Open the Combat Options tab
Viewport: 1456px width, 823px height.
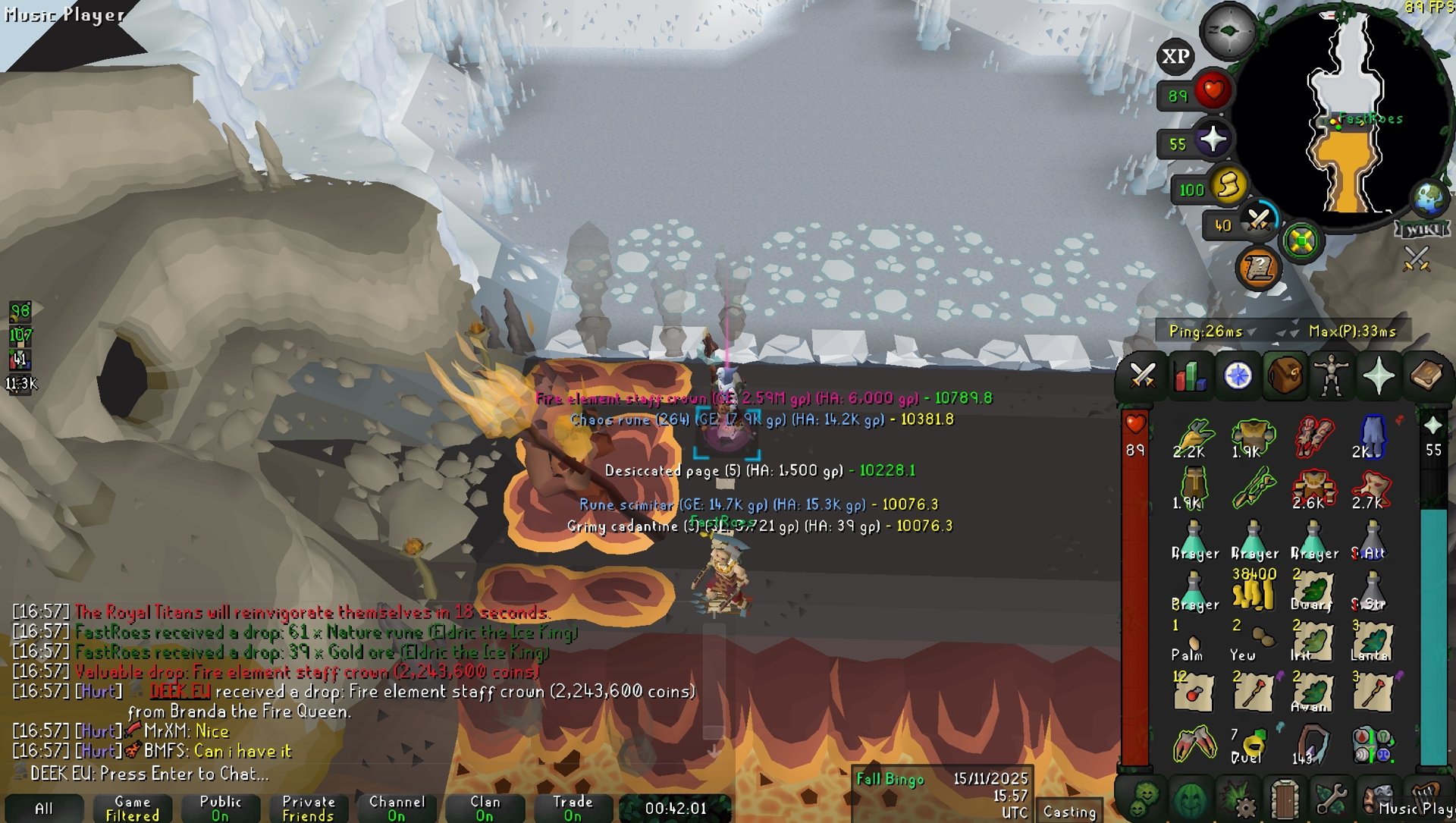[1142, 375]
